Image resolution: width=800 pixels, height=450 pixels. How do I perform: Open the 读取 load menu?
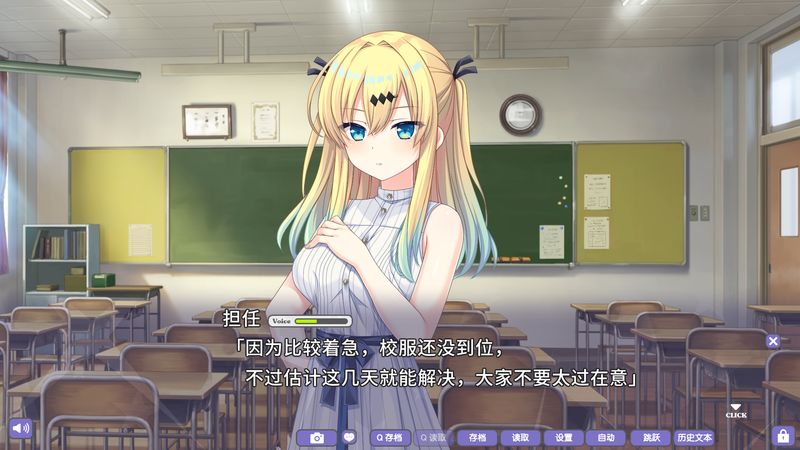tap(520, 437)
